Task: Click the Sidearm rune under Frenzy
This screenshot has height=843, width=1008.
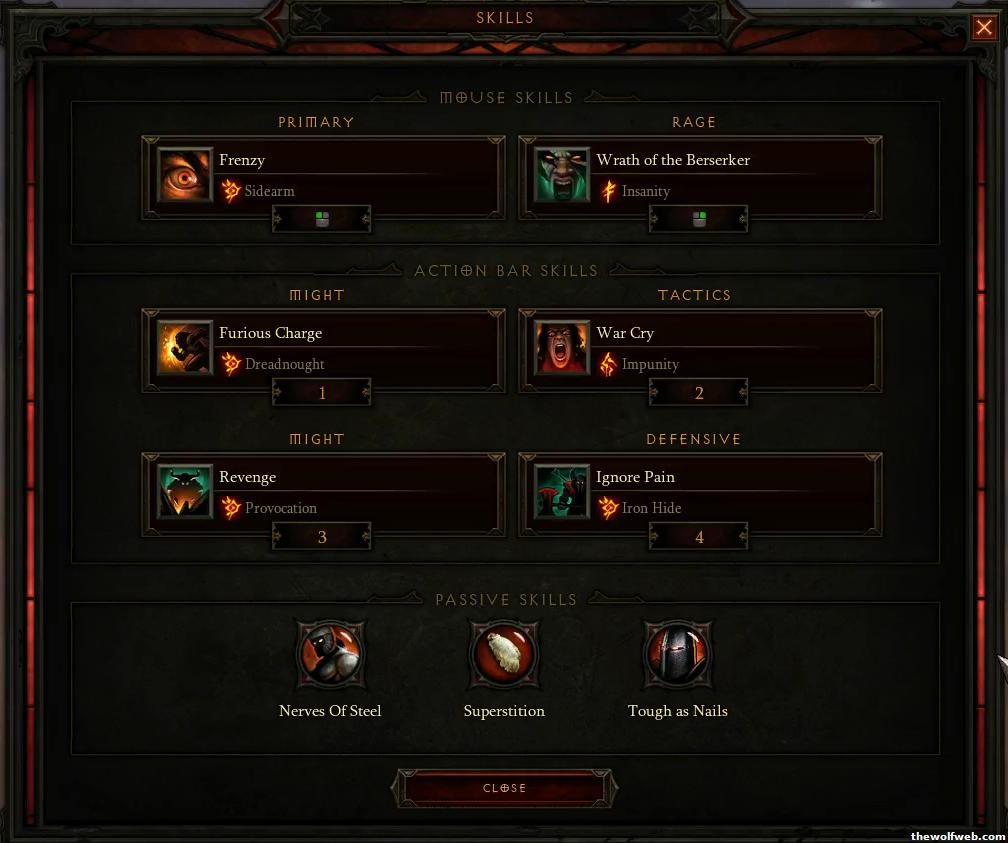Action: pos(231,191)
